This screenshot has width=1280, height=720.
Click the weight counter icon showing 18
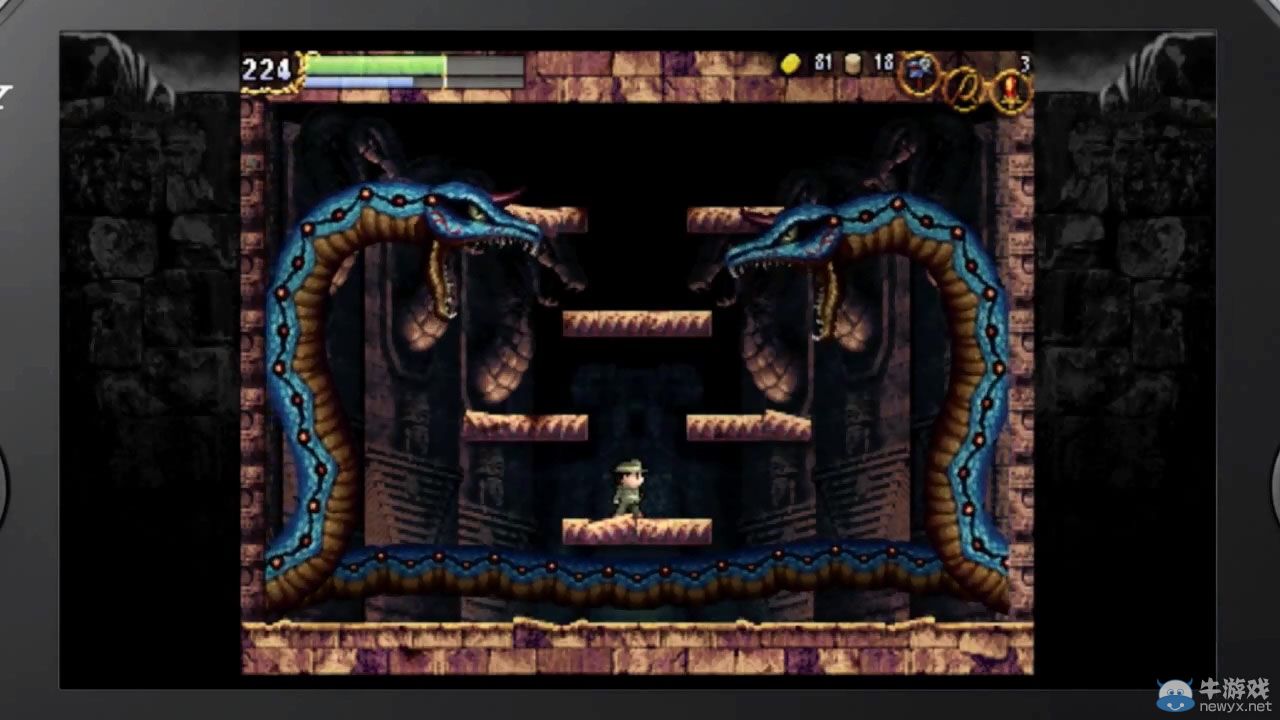[x=852, y=64]
